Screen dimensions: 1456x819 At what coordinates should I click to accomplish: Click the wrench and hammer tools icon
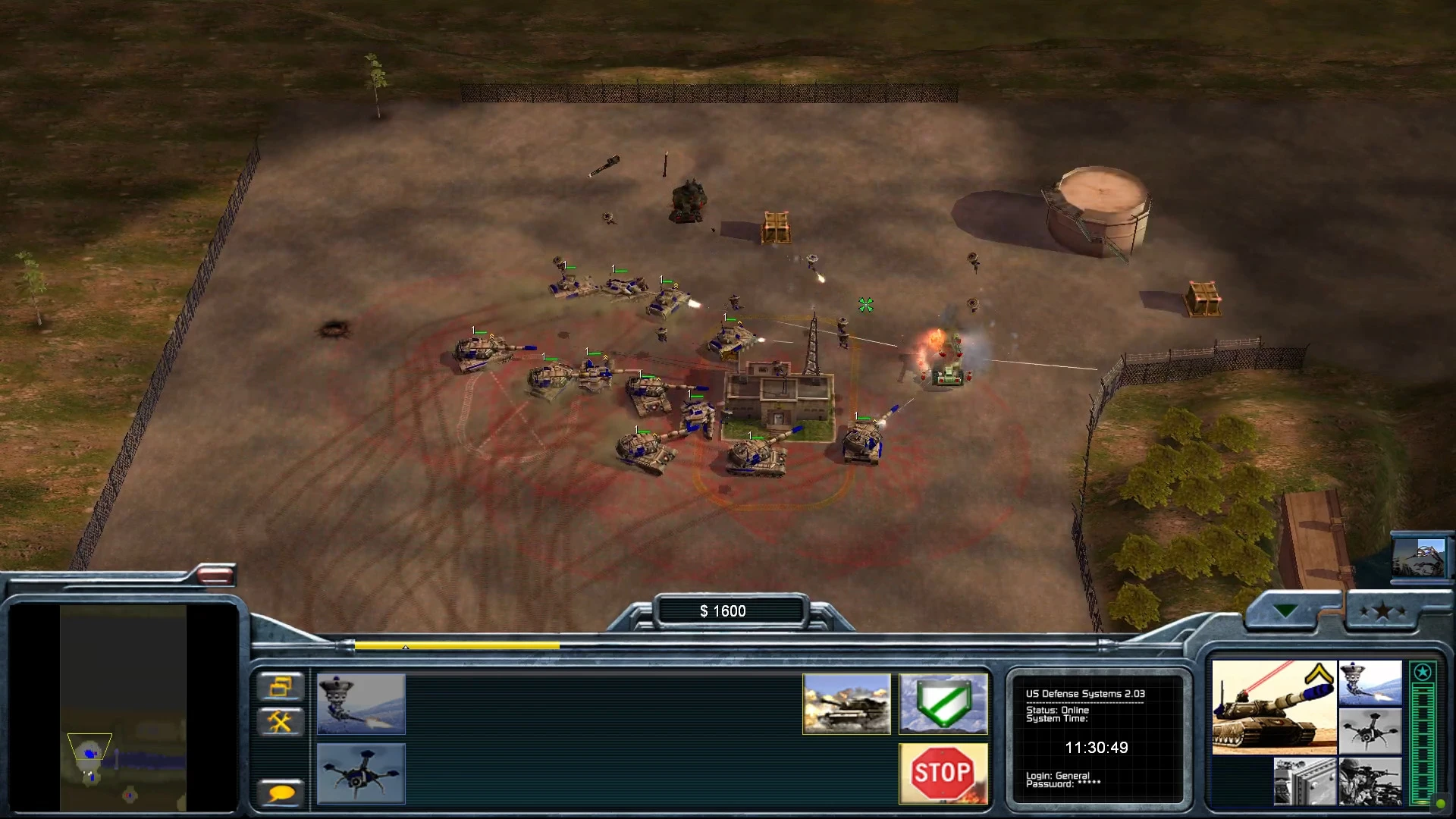pos(281,721)
